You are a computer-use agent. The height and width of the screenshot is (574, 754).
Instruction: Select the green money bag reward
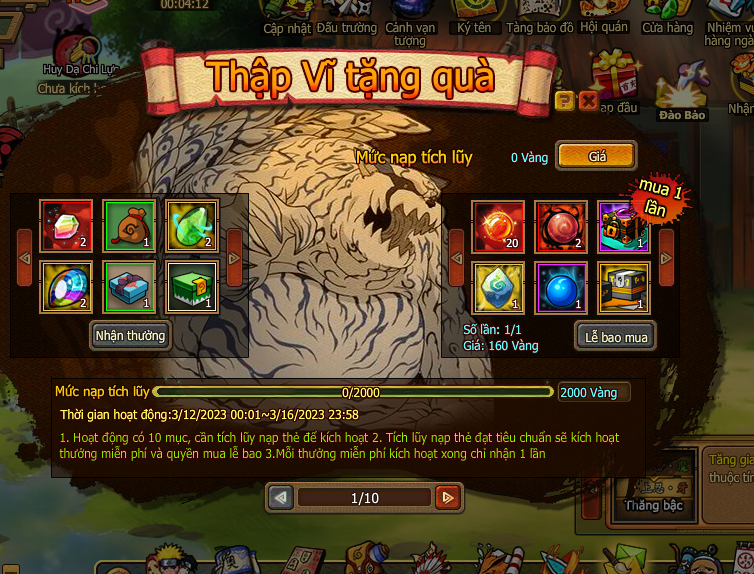pyautogui.click(x=129, y=226)
